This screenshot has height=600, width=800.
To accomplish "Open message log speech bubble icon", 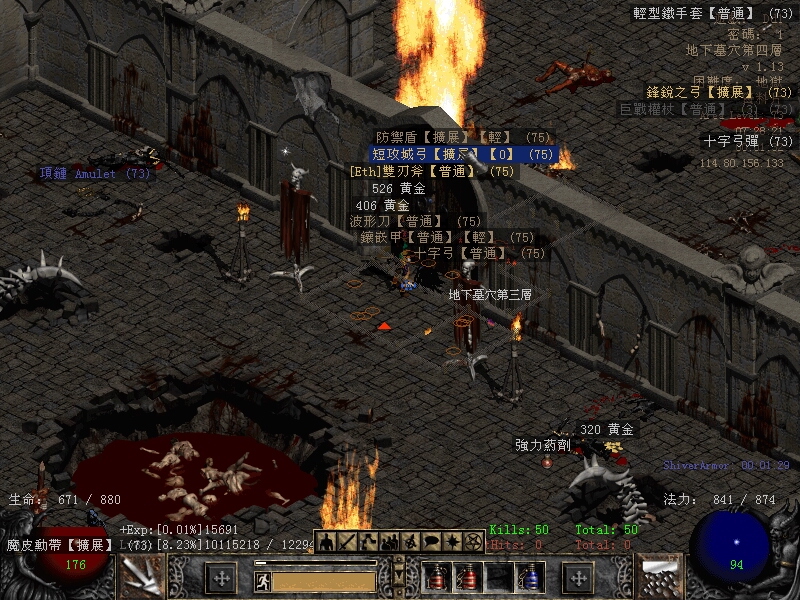I will coord(431,541).
